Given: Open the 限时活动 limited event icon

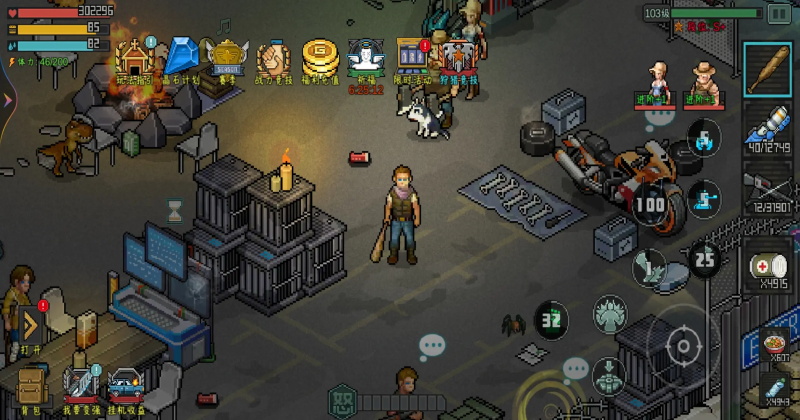Looking at the screenshot, I should [412, 58].
